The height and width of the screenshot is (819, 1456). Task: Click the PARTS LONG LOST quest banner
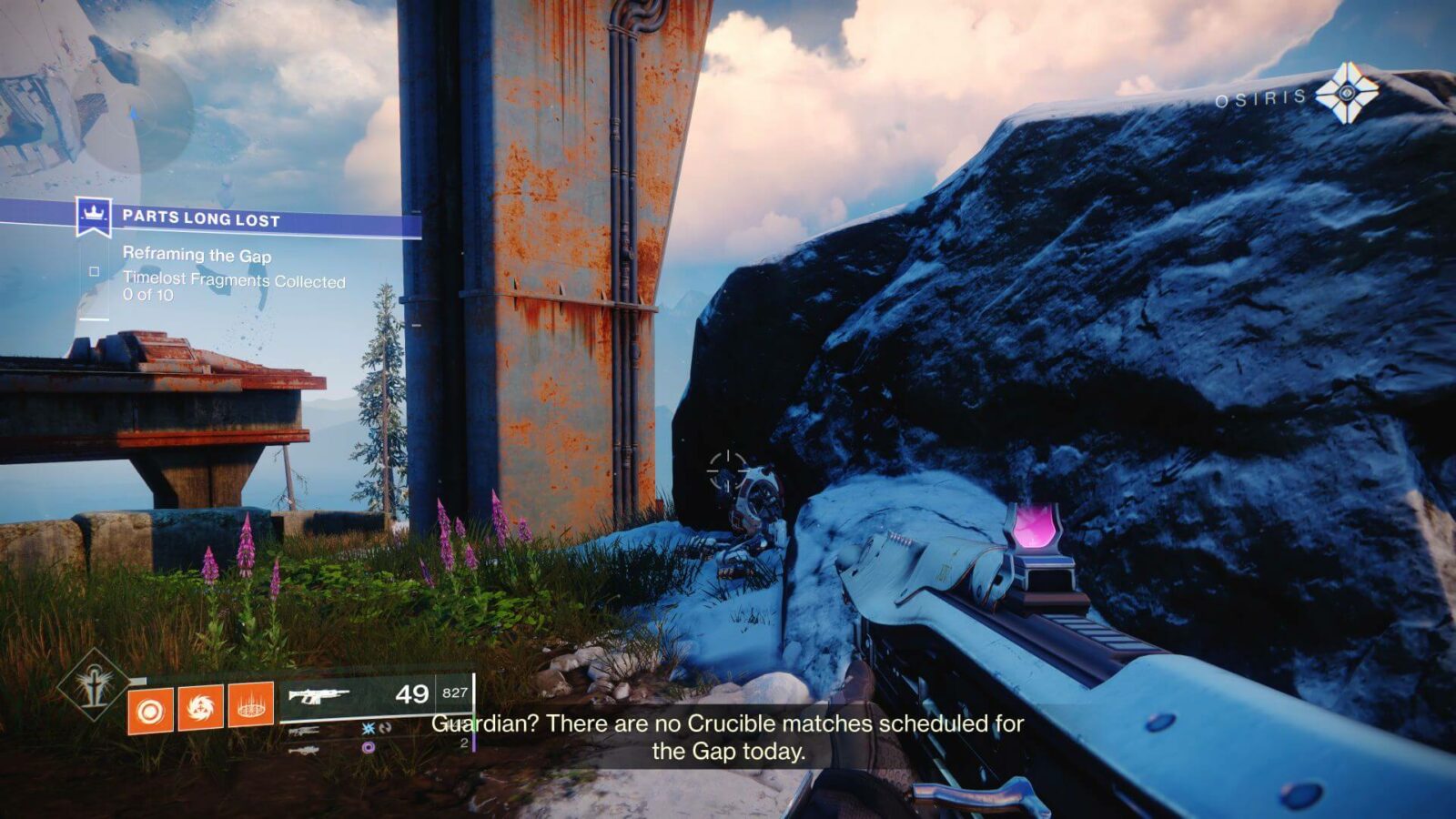(x=200, y=217)
